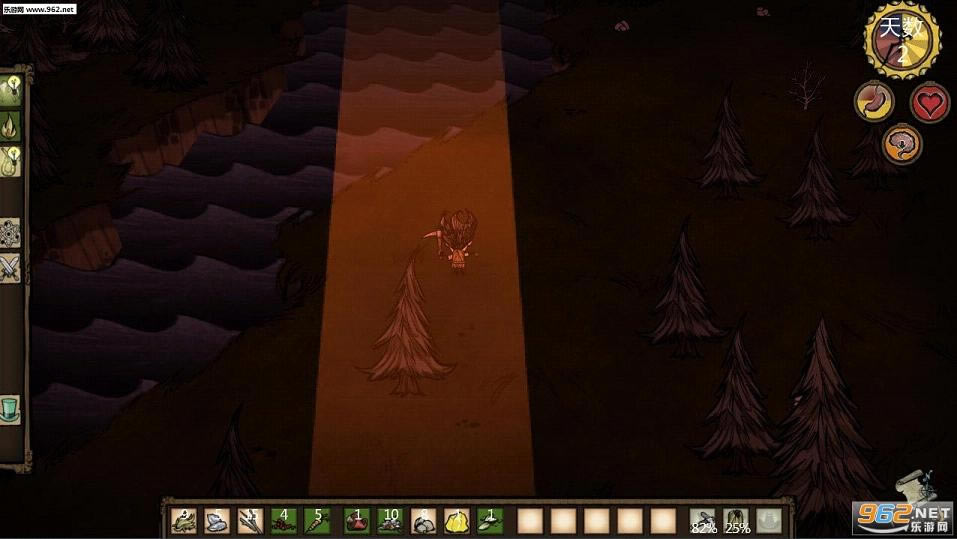957x539 pixels.
Task: Pick the flint stack in the inventory
Action: (217, 520)
